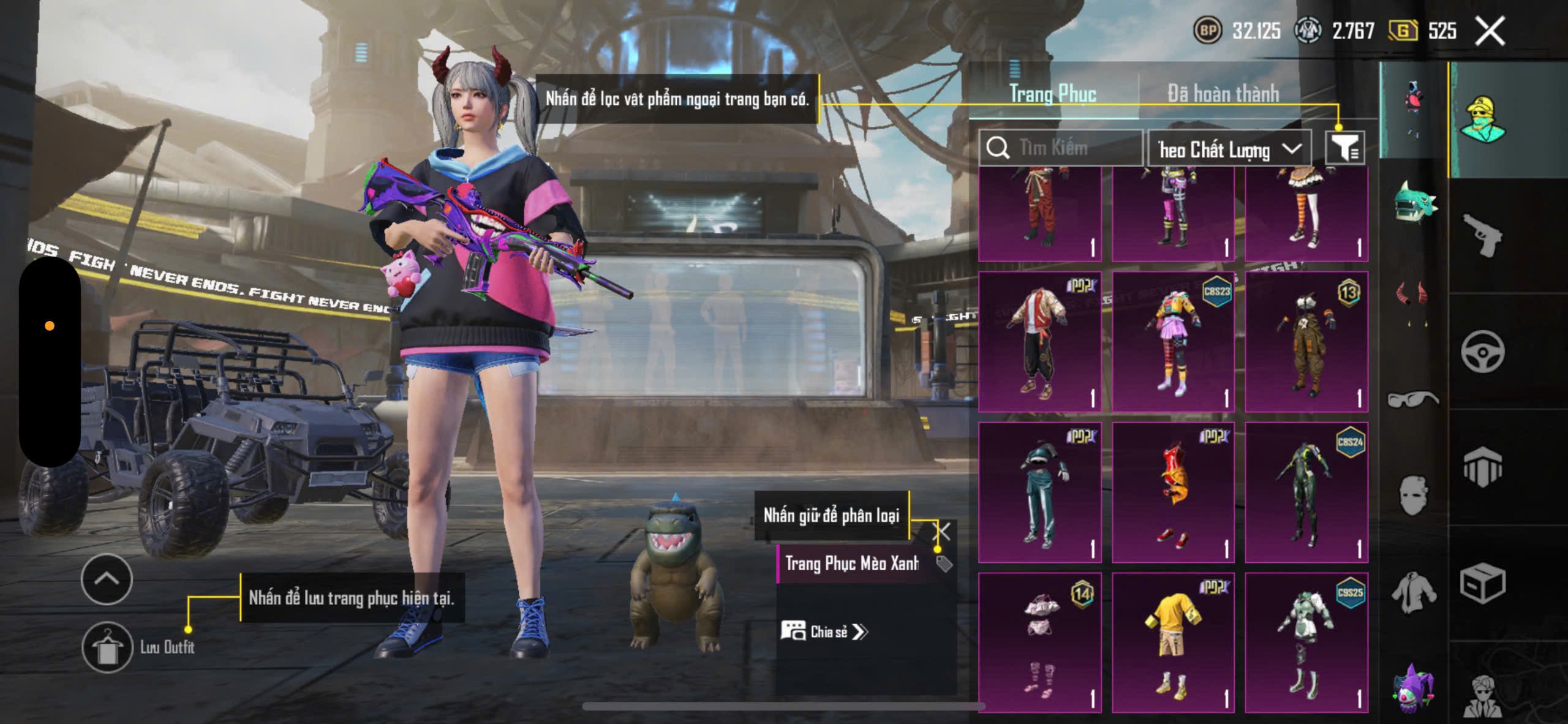
Task: Choose the outfit tile with badge 13
Action: pyautogui.click(x=1306, y=342)
